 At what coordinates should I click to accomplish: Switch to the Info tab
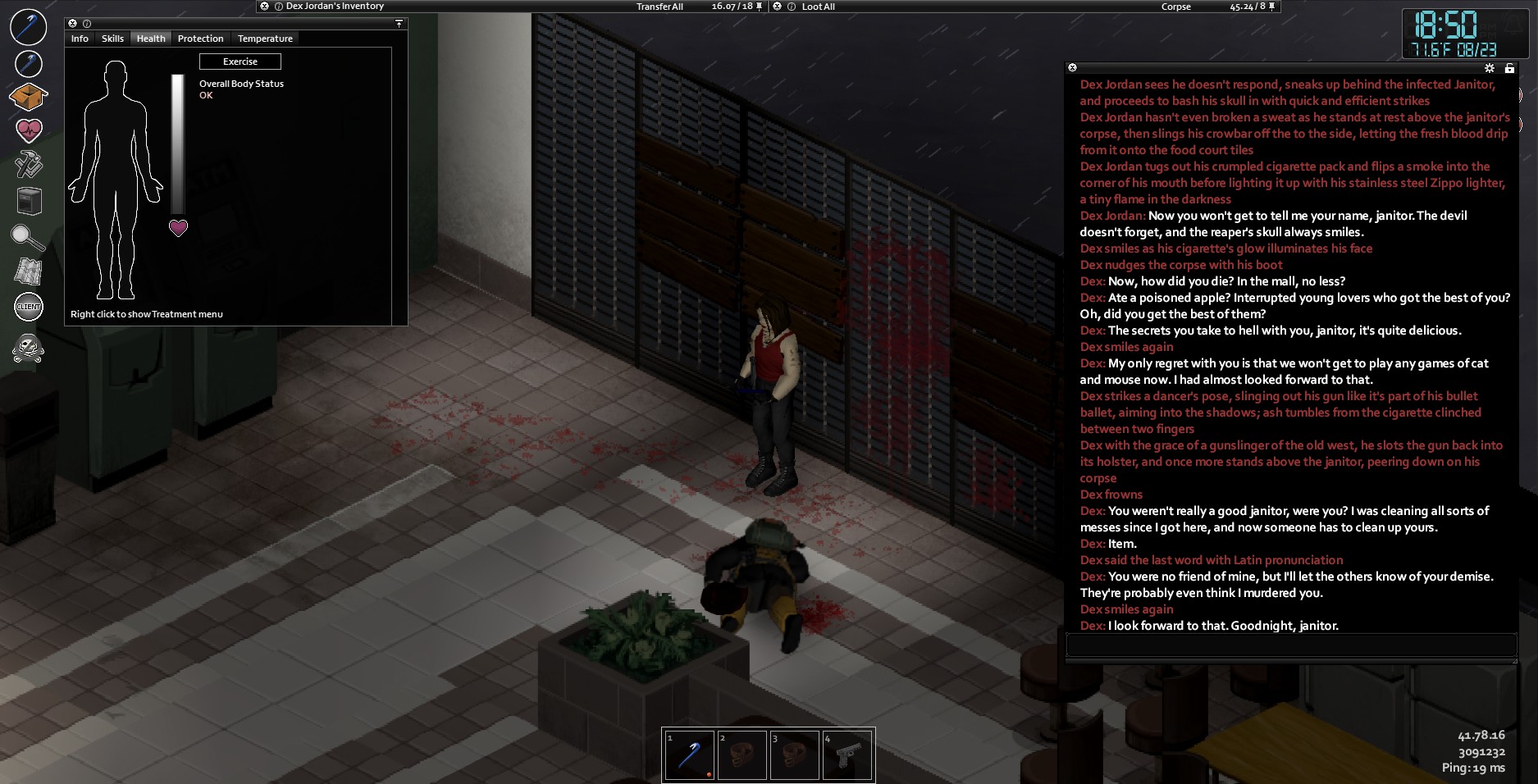tap(80, 39)
